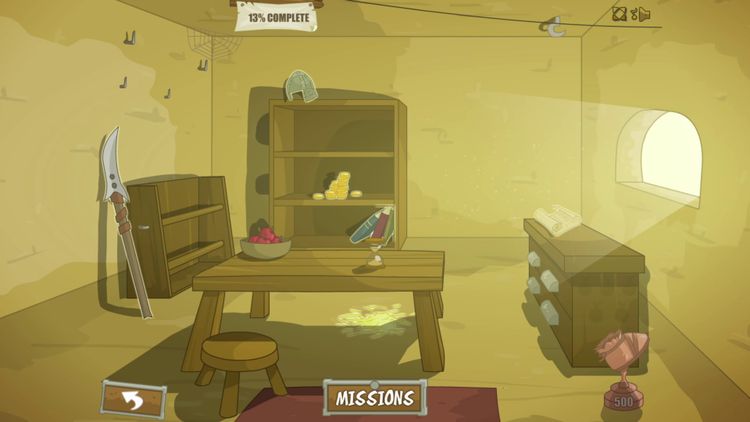750x422 pixels.
Task: Mute sound with the speaker icon
Action: (x=645, y=14)
